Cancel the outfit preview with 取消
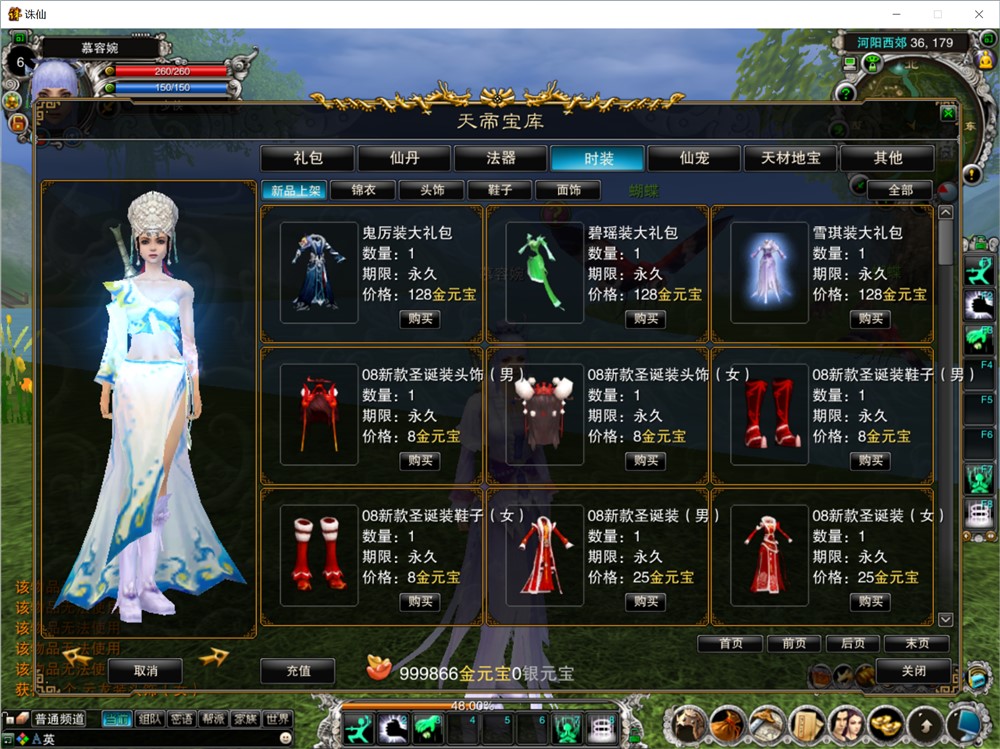 (145, 670)
